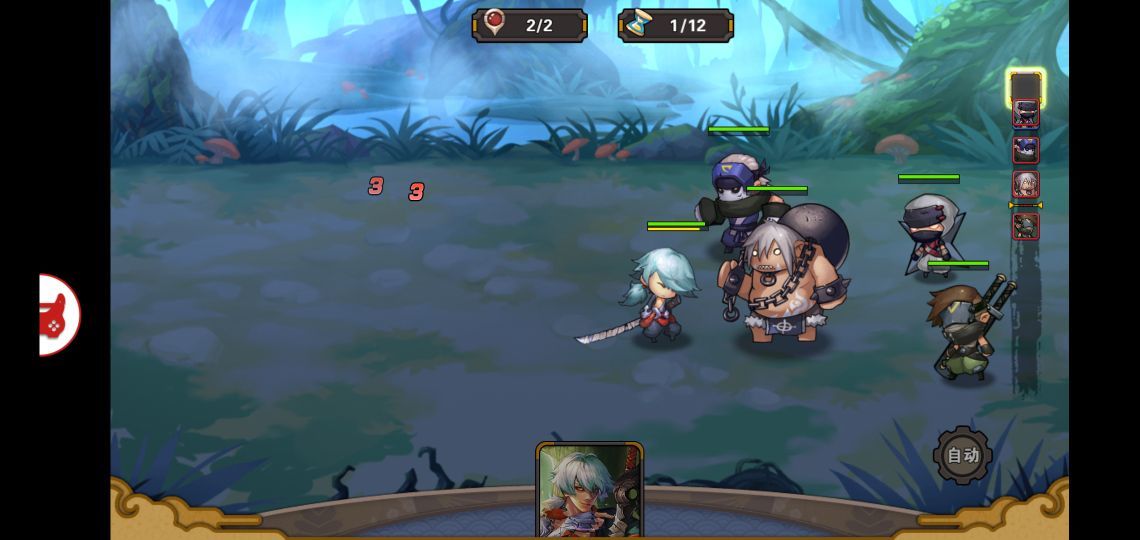1140x540 pixels.
Task: Select the masked ninja turn-order portrait
Action: click(x=1025, y=114)
